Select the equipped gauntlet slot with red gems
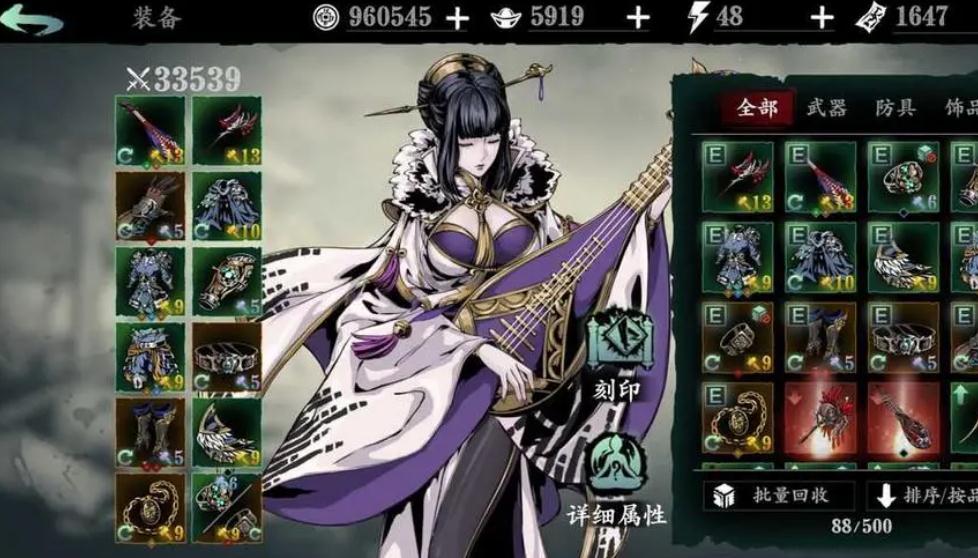This screenshot has width=978, height=558. click(150, 206)
